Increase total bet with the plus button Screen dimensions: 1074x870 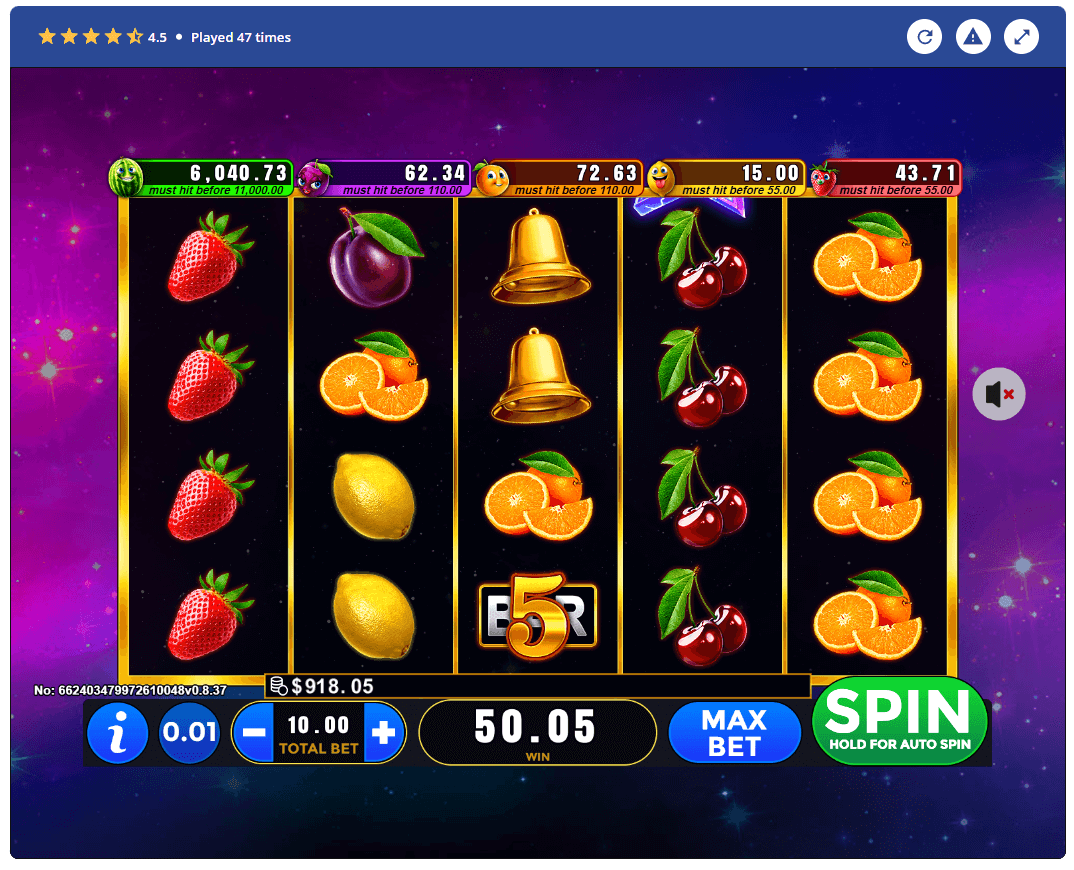pyautogui.click(x=384, y=733)
